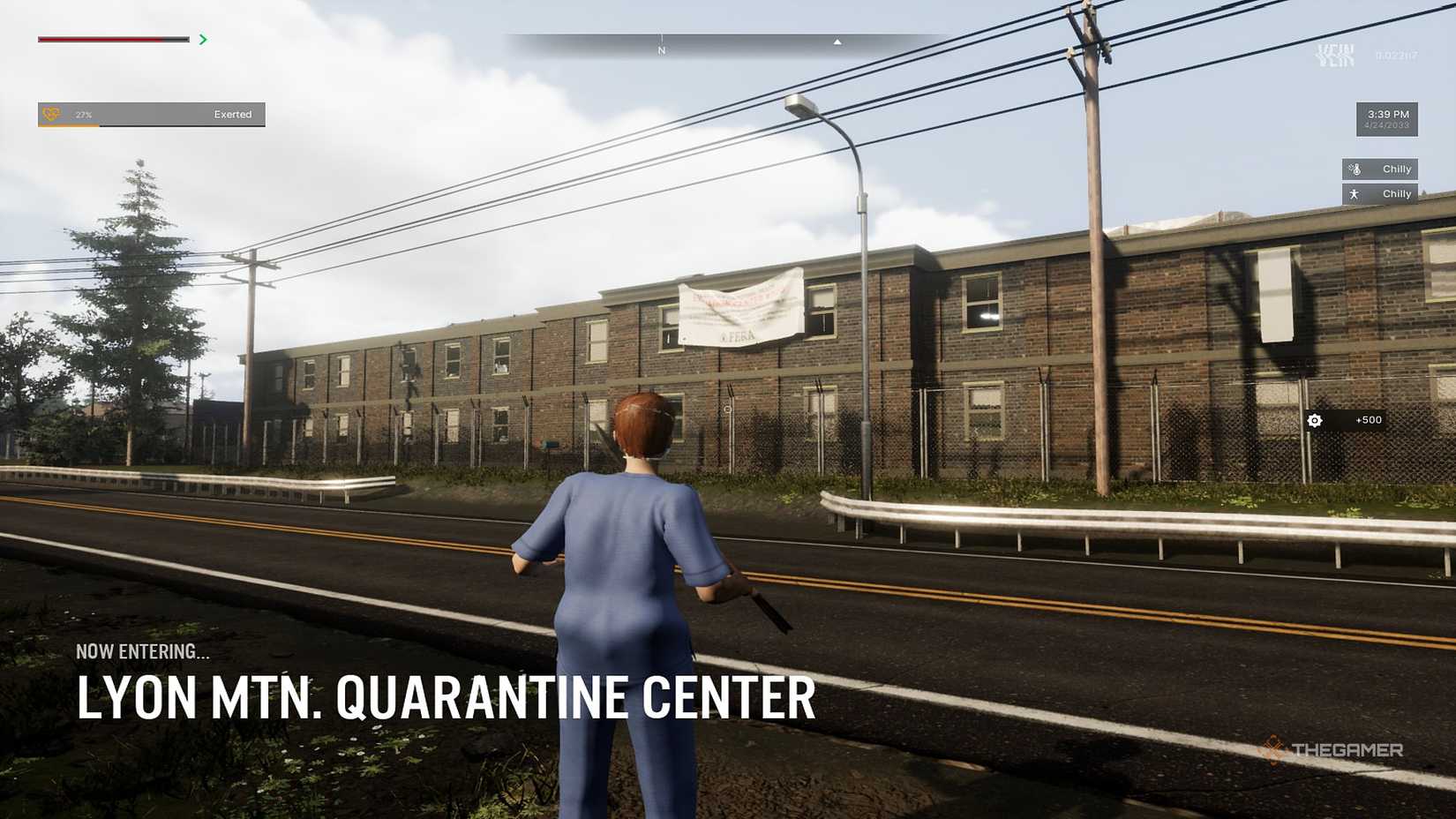
Task: Expand the clock panel showing 3:39 PM
Action: click(x=1388, y=113)
